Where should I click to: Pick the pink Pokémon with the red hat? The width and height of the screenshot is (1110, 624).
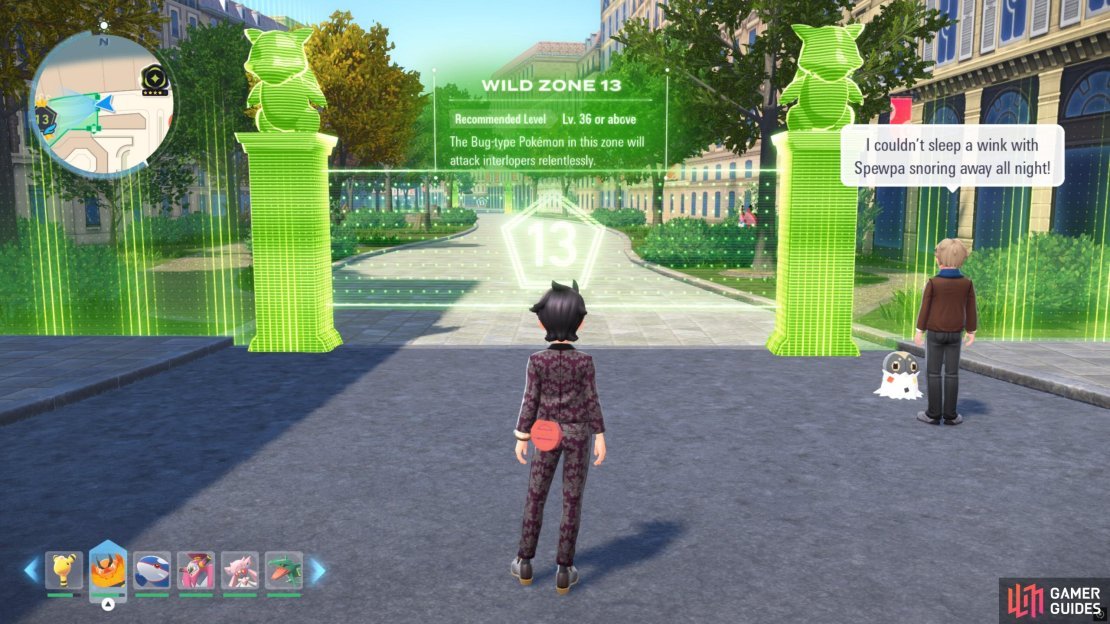click(196, 571)
